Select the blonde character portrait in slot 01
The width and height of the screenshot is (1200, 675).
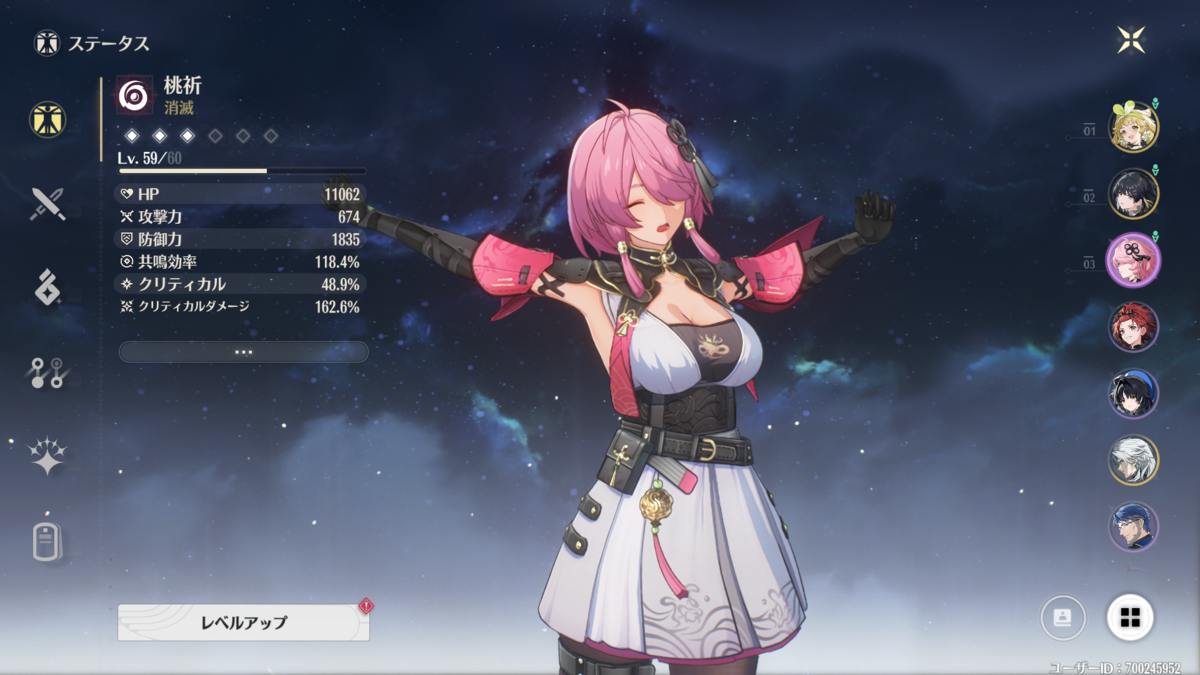click(1133, 127)
